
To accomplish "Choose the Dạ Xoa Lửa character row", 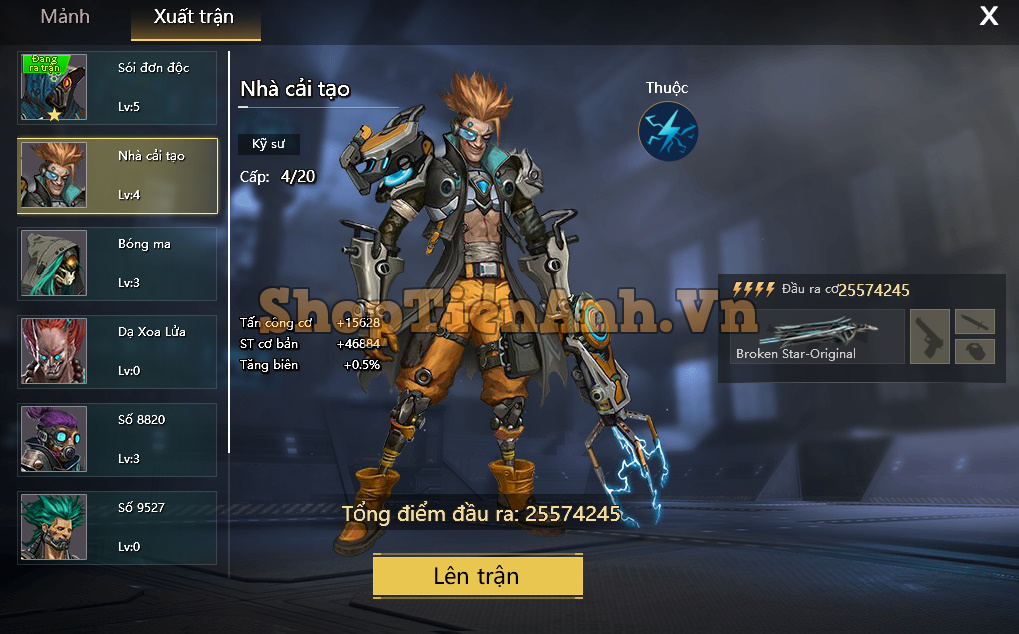I will click(x=117, y=352).
